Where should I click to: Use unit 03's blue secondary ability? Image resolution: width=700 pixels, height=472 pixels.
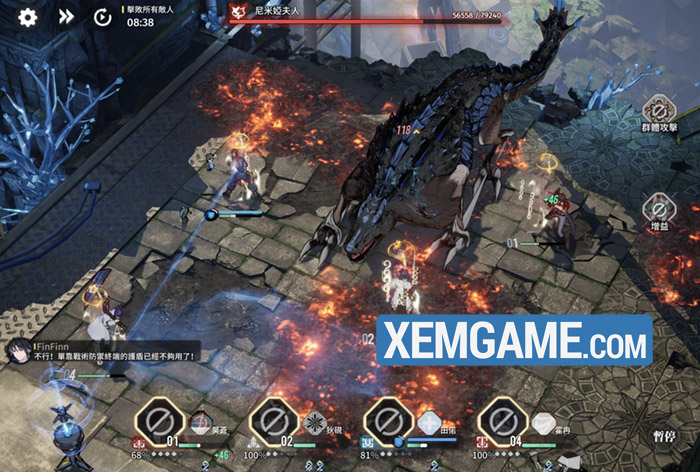pos(429,422)
